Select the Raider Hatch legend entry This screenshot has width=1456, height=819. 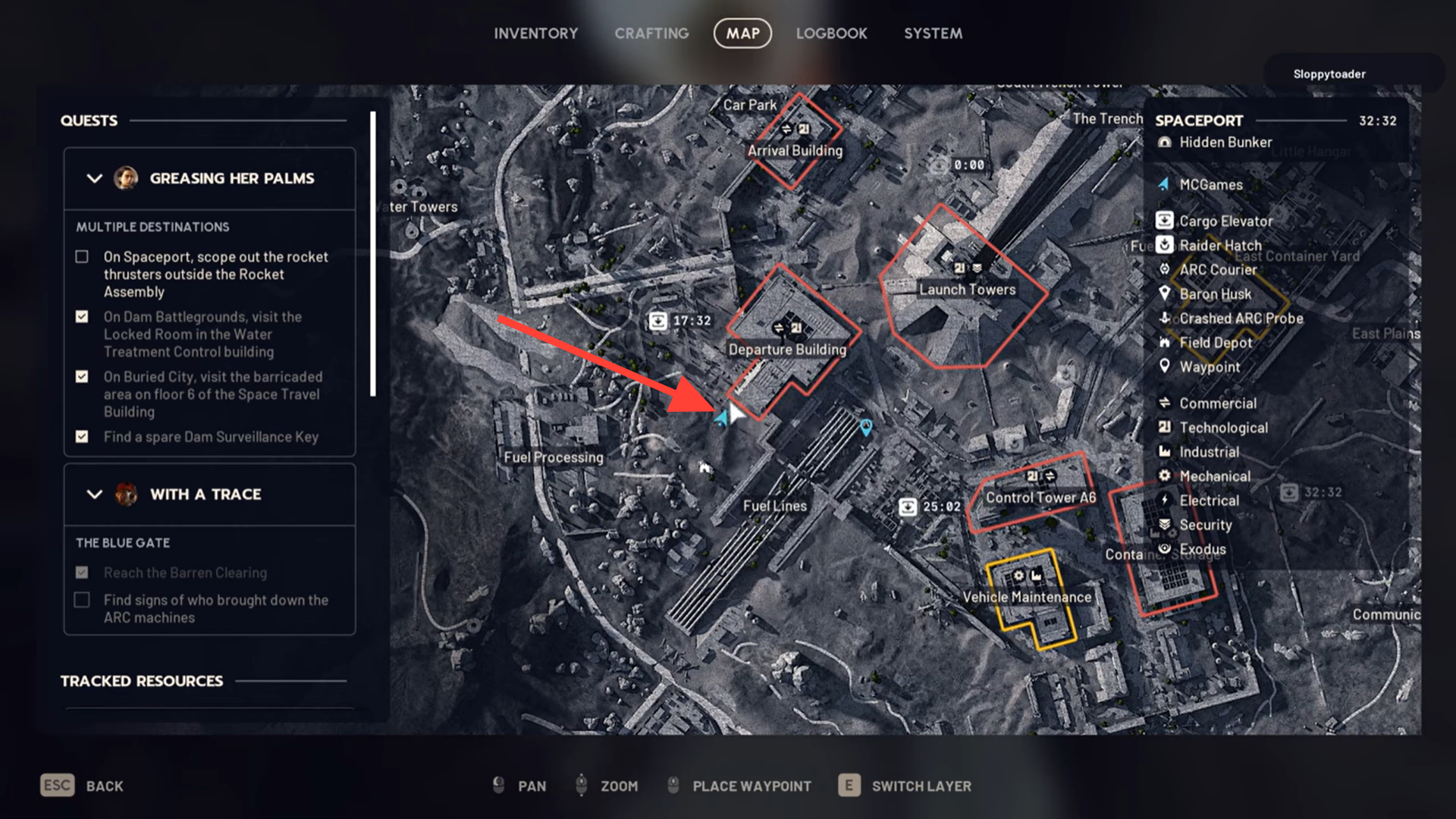point(1165,245)
